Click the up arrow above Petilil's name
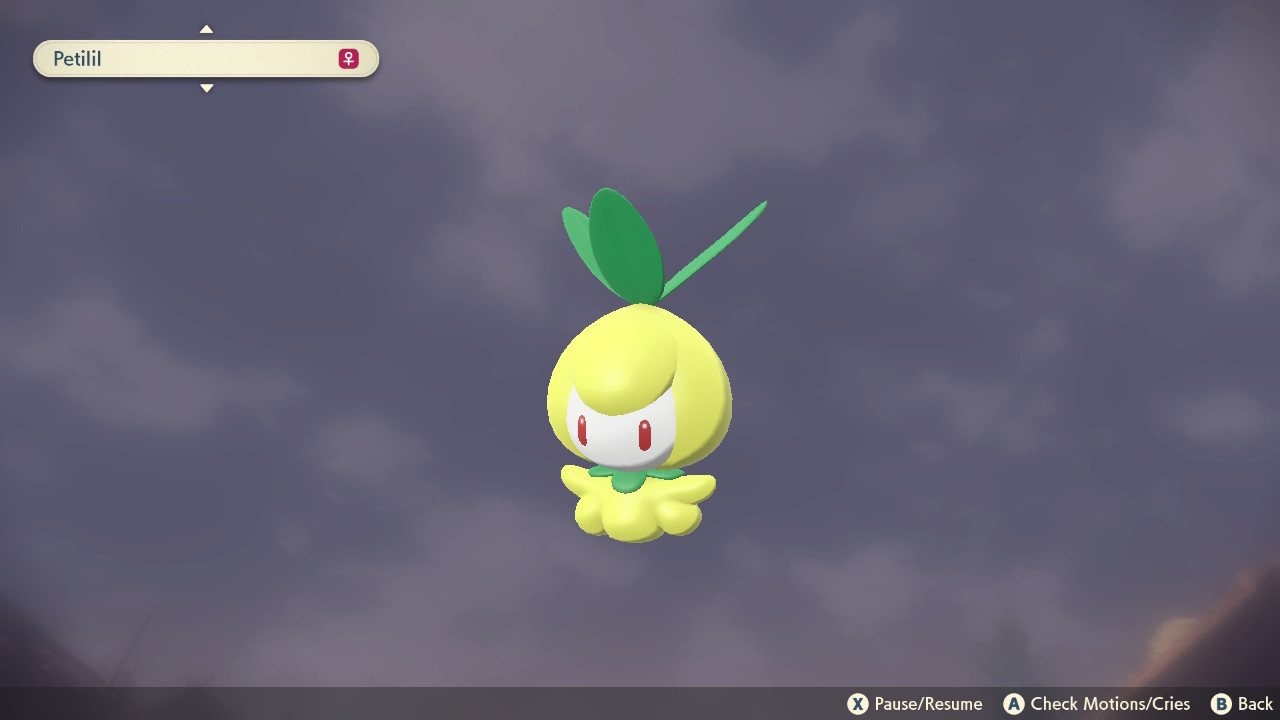The width and height of the screenshot is (1280, 720). click(206, 29)
